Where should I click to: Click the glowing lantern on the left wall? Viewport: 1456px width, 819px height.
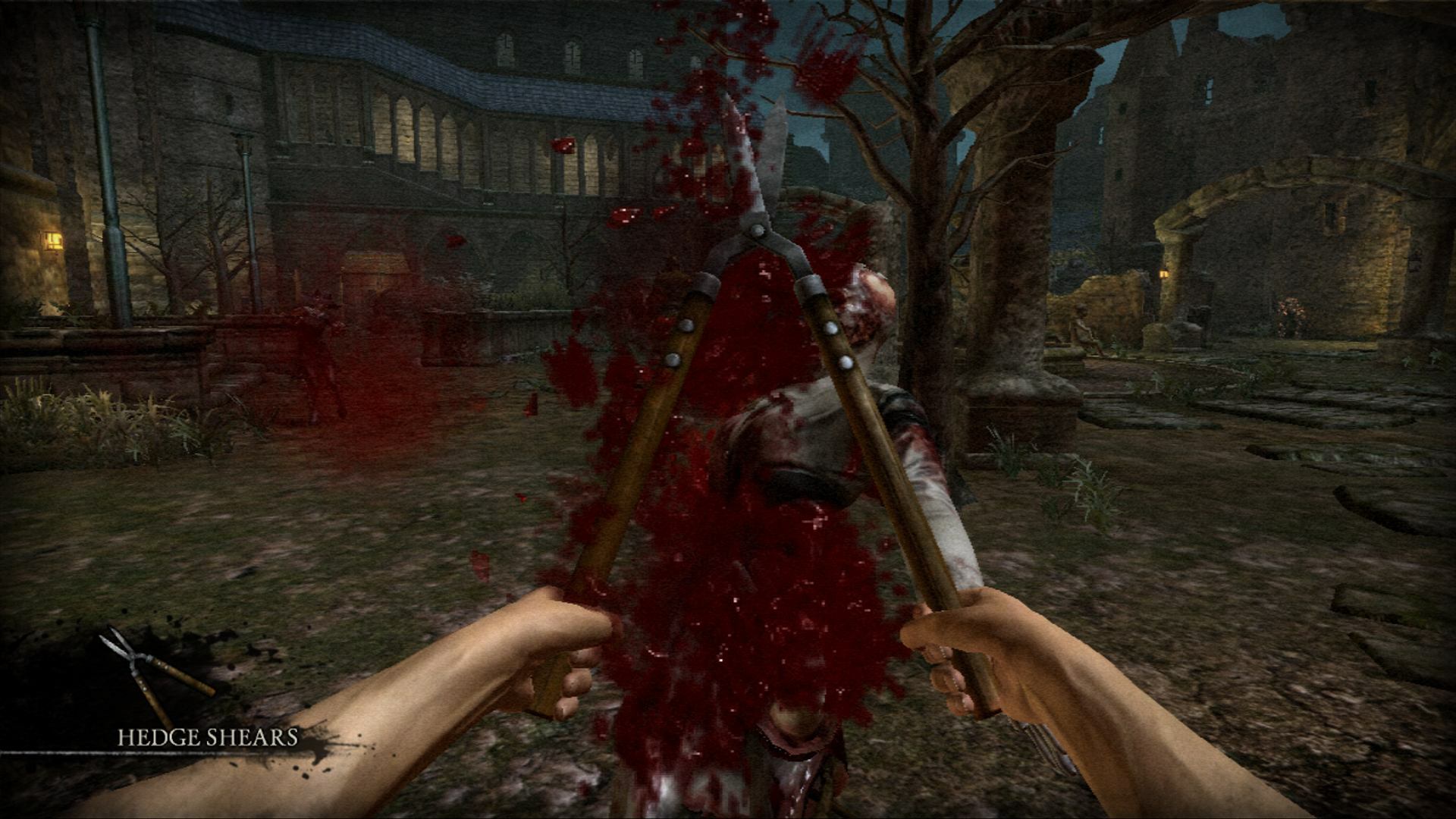pos(55,241)
